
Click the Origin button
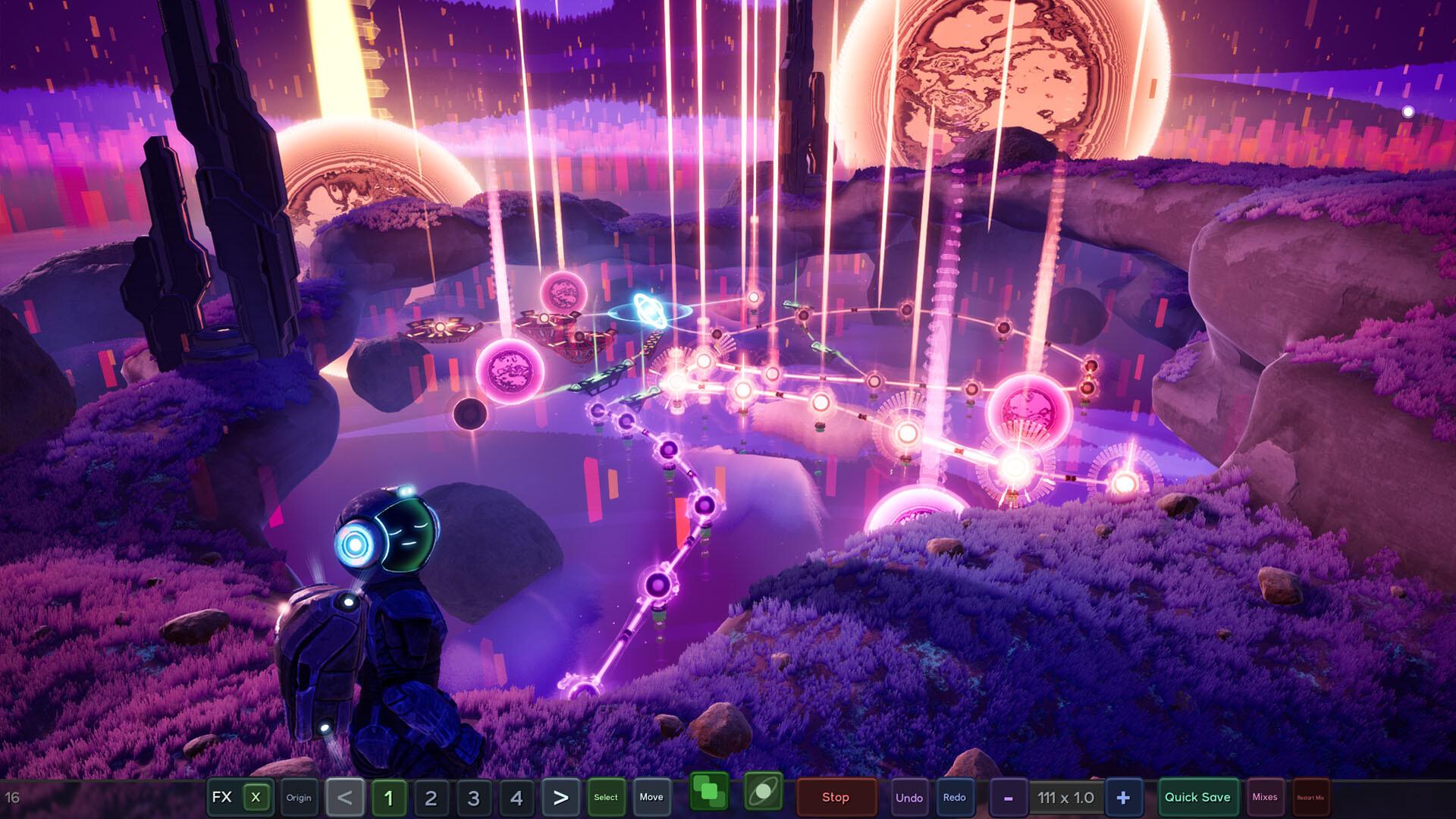point(299,798)
